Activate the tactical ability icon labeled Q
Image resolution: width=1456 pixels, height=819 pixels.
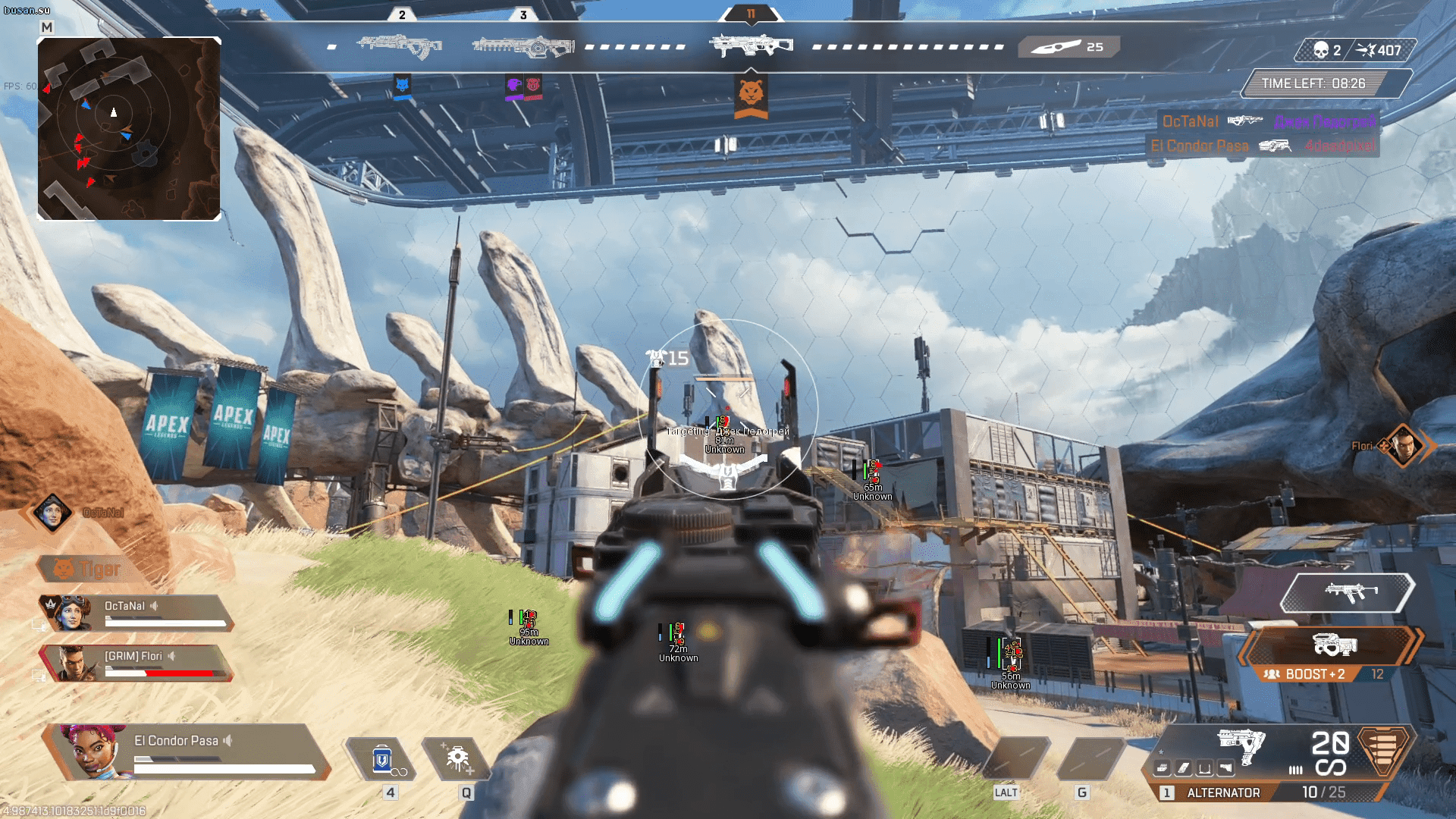[x=457, y=759]
